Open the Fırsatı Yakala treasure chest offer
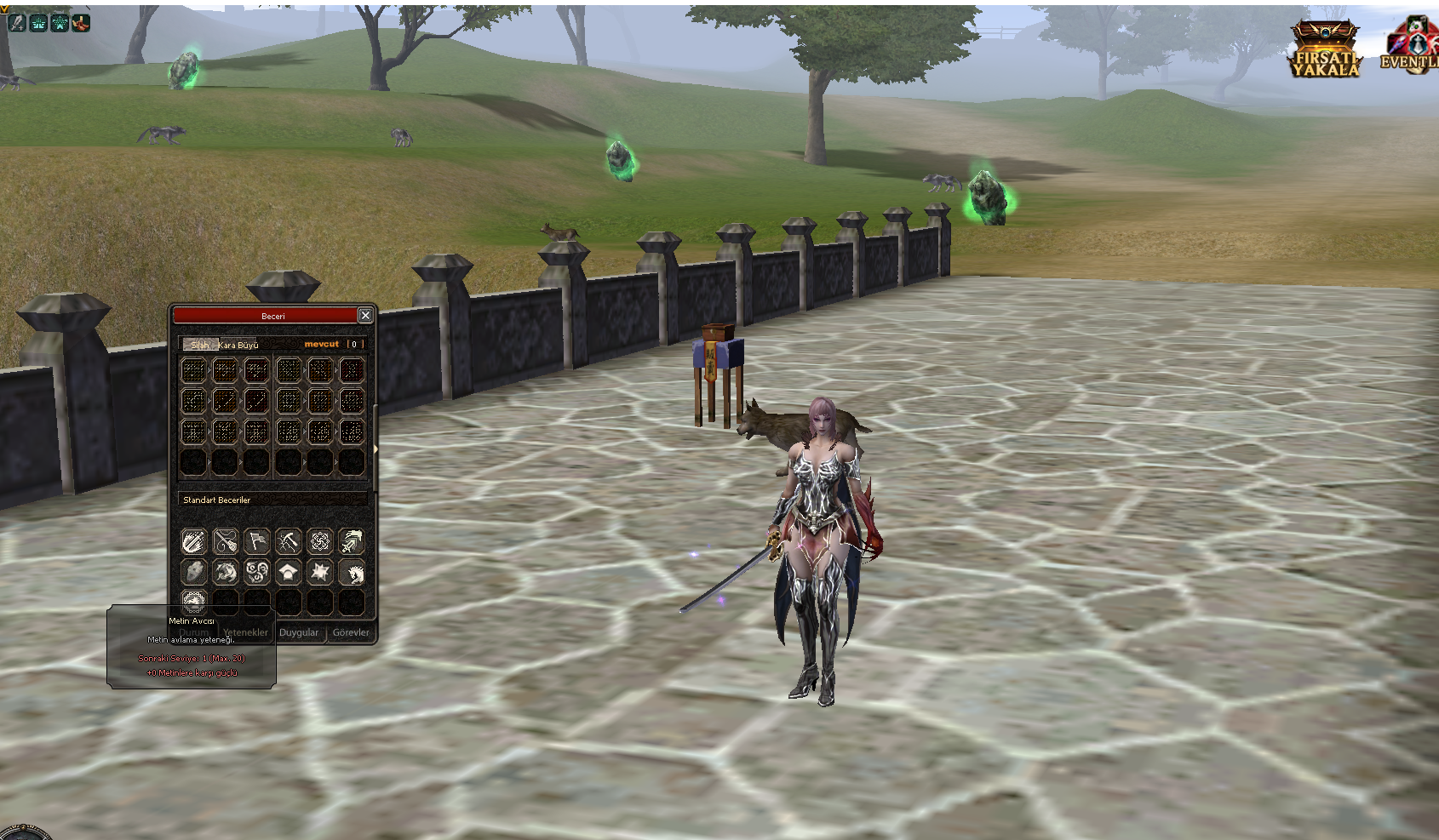 1325,49
